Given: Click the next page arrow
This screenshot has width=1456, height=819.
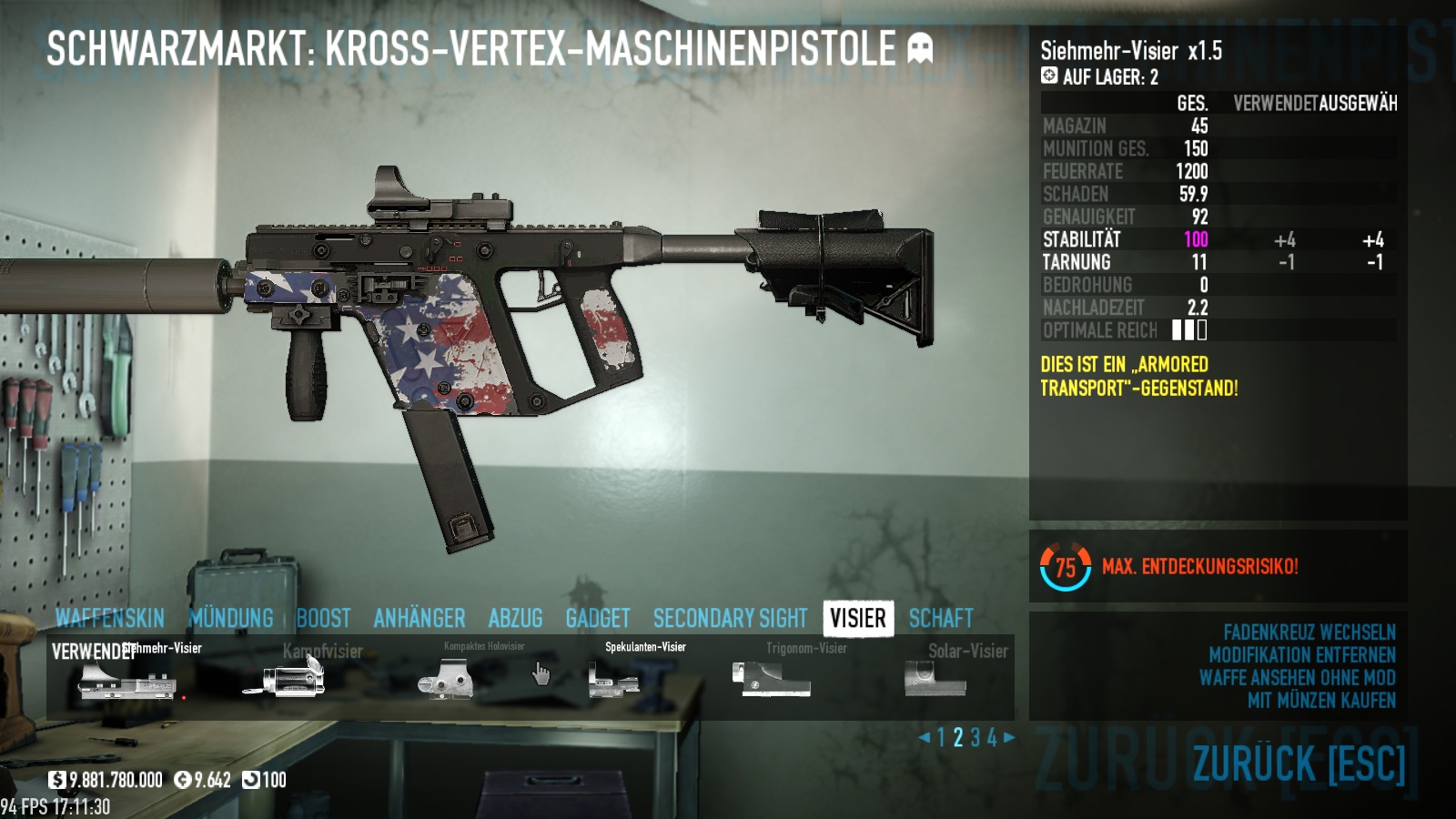Looking at the screenshot, I should point(1009,738).
